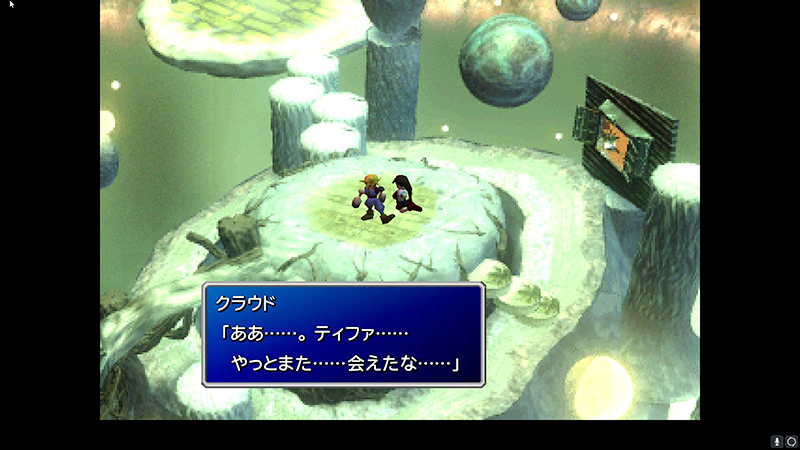Advance the クラウド dialogue box

[x=343, y=335]
